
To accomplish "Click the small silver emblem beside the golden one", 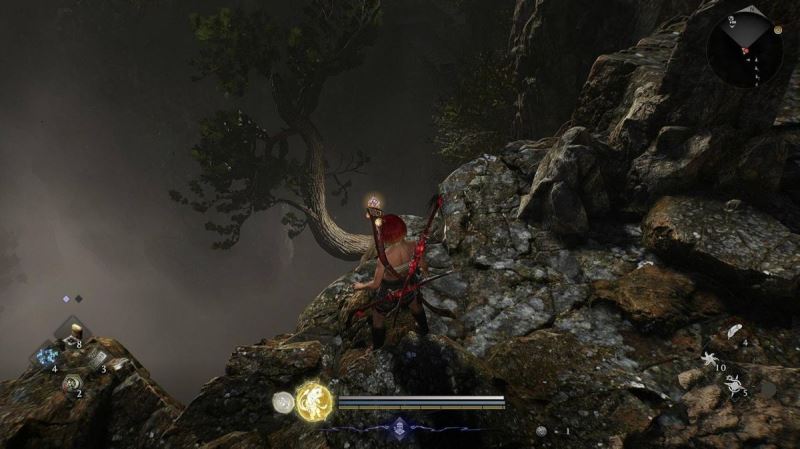I will pyautogui.click(x=284, y=402).
